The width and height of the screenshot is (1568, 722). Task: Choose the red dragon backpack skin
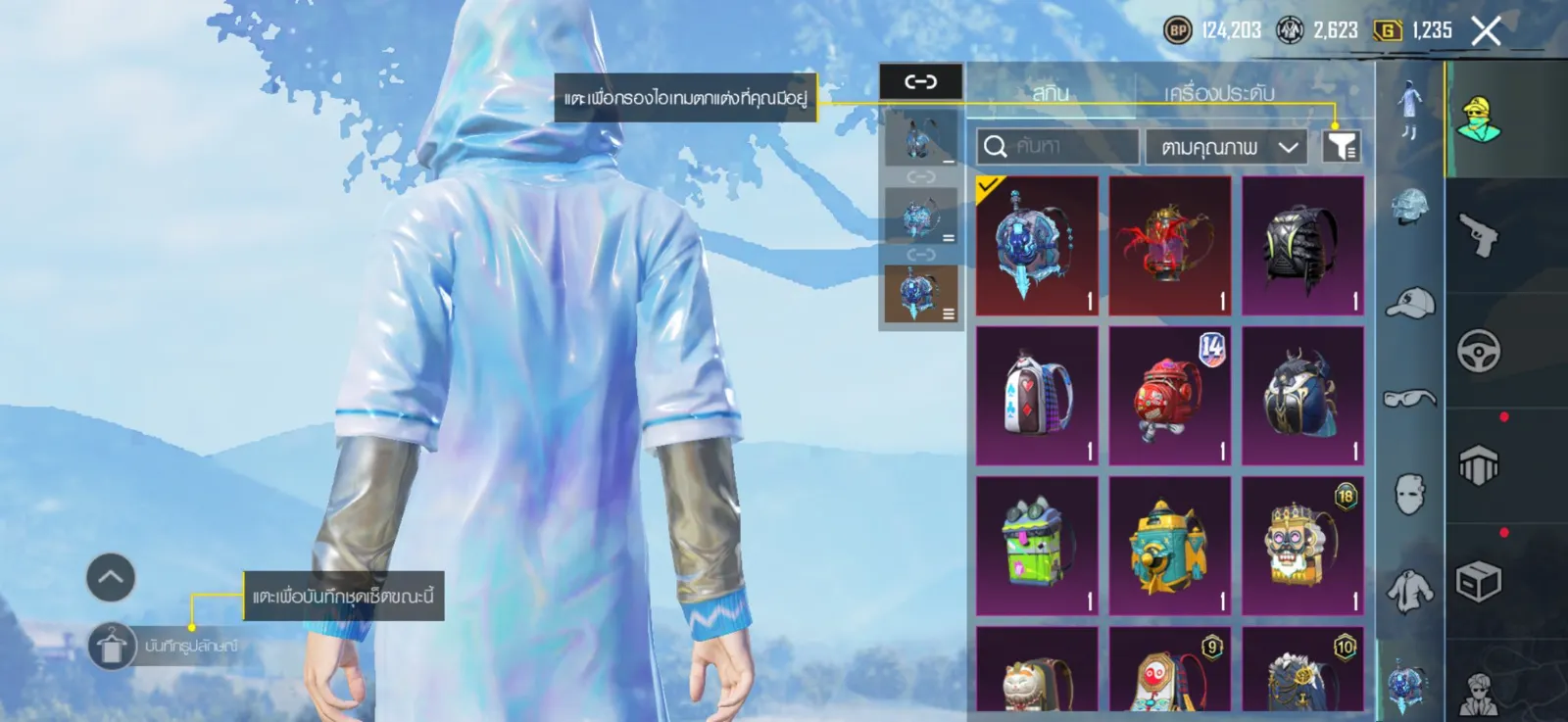pos(1170,246)
